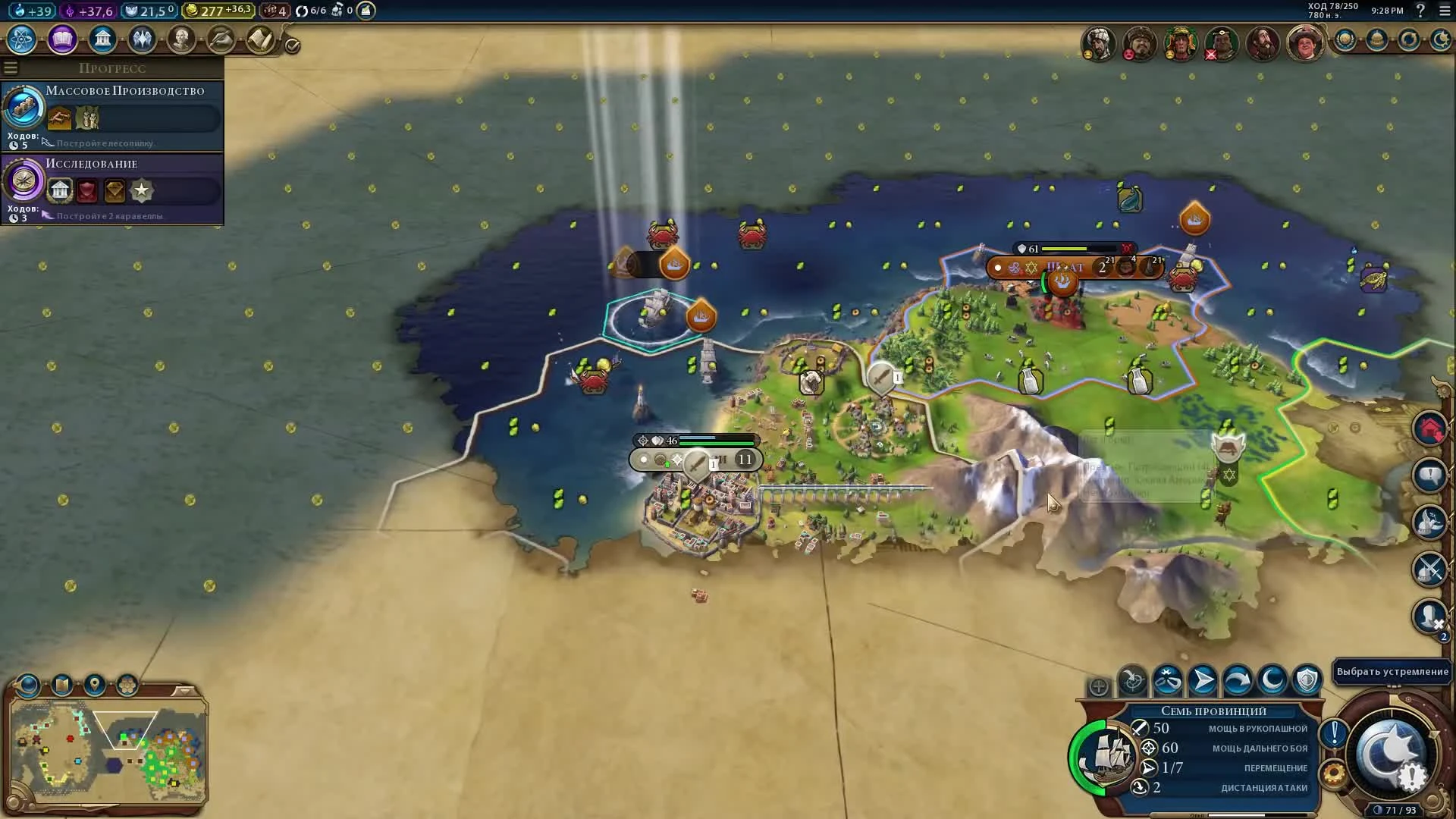Open the Great People screen
The image size is (1456, 819).
pyautogui.click(x=181, y=39)
